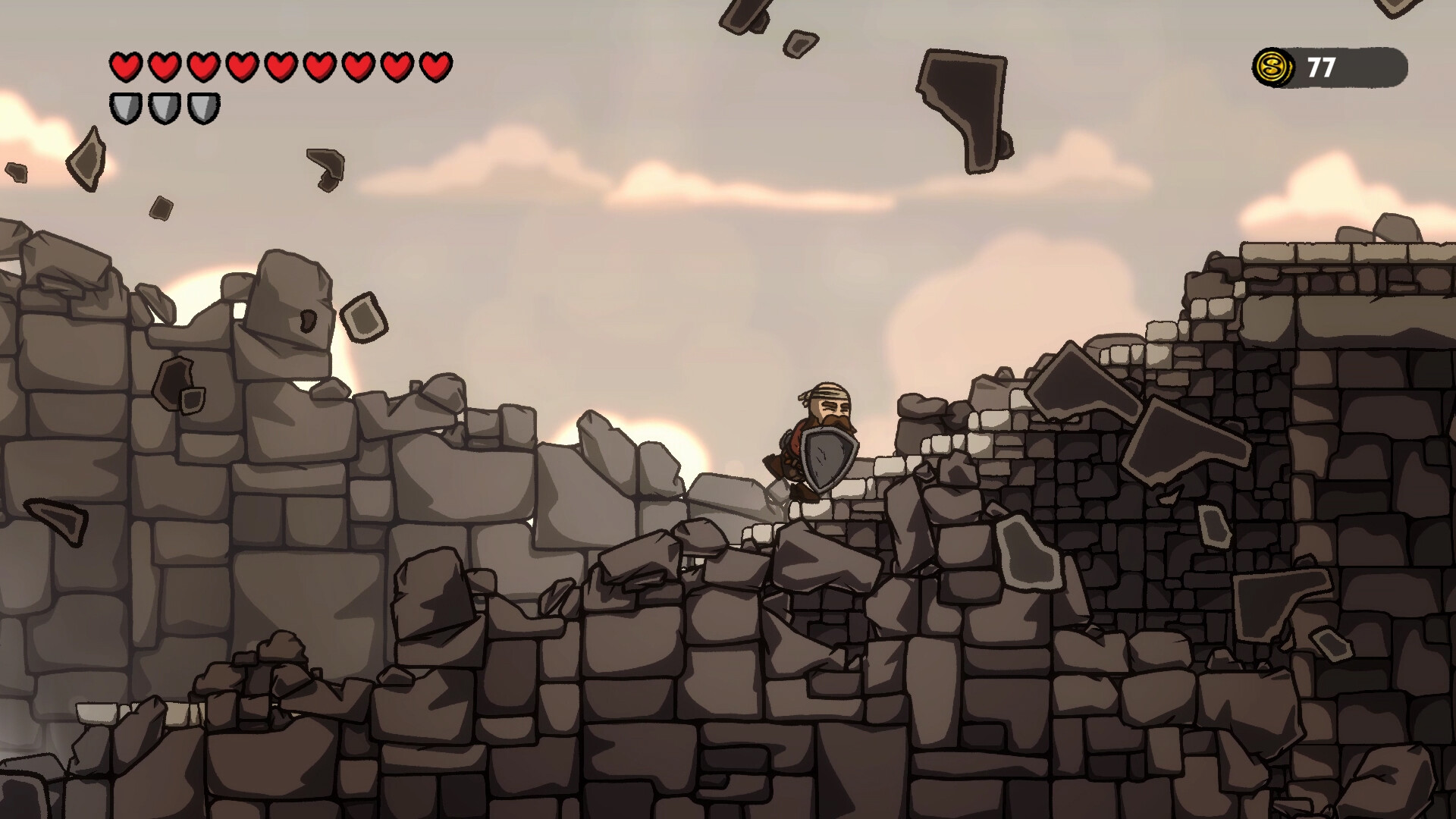This screenshot has width=1456, height=819.
Task: Click the fourth red heart as health indicator
Action: click(242, 67)
